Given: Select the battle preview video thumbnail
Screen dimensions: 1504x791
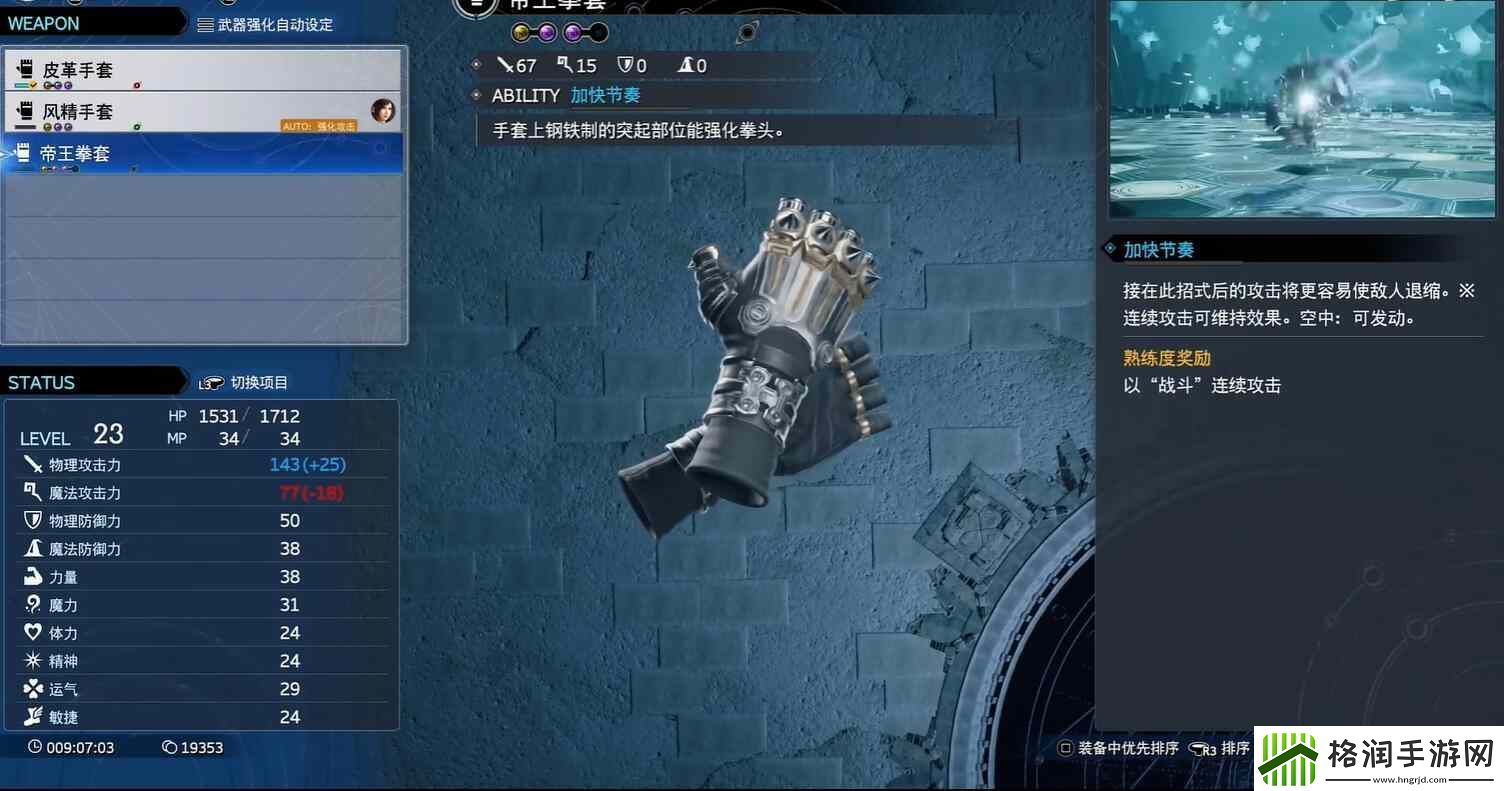Looking at the screenshot, I should click(x=1300, y=110).
